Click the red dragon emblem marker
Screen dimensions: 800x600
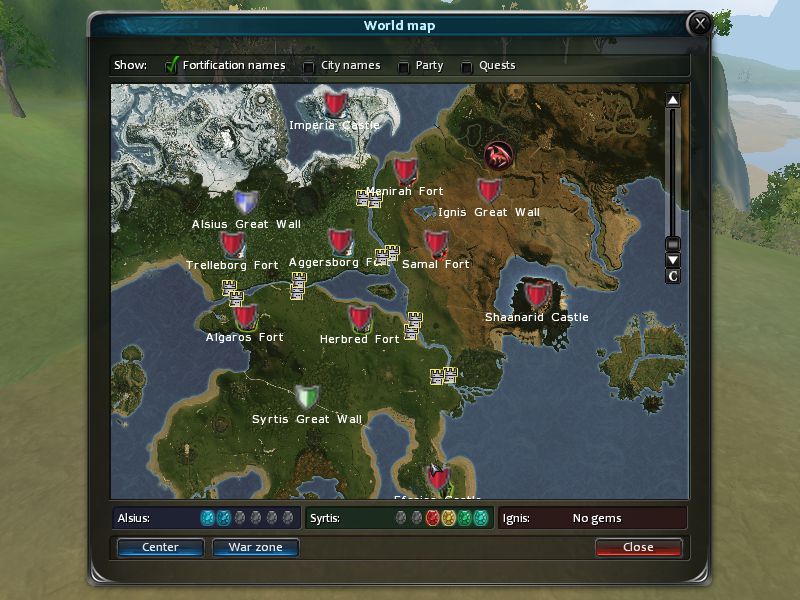coord(498,155)
